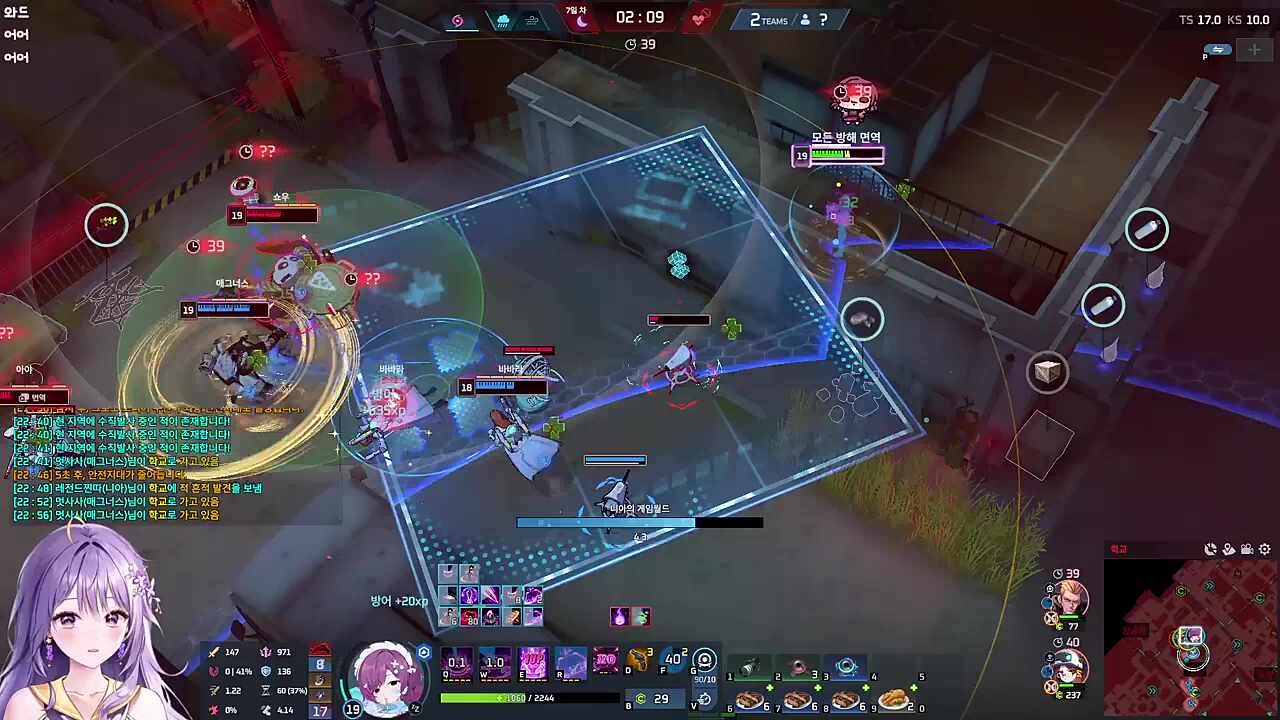Image resolution: width=1280 pixels, height=720 pixels.
Task: Select the pink trap item in slot 2
Action: (x=798, y=667)
